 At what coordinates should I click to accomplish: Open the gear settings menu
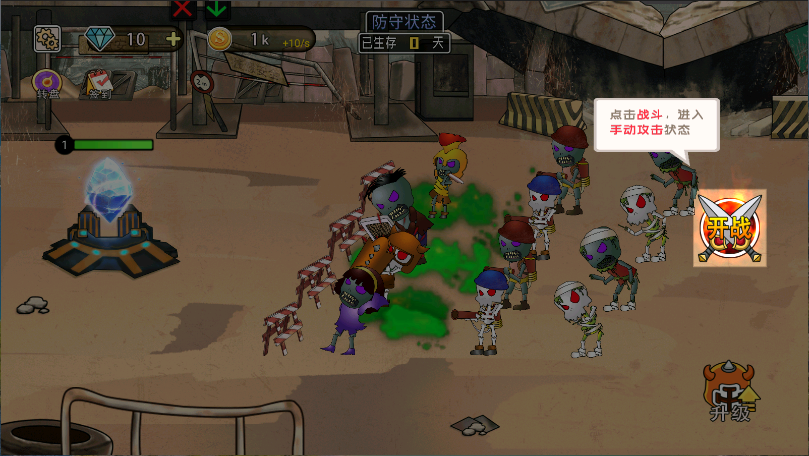[47, 39]
